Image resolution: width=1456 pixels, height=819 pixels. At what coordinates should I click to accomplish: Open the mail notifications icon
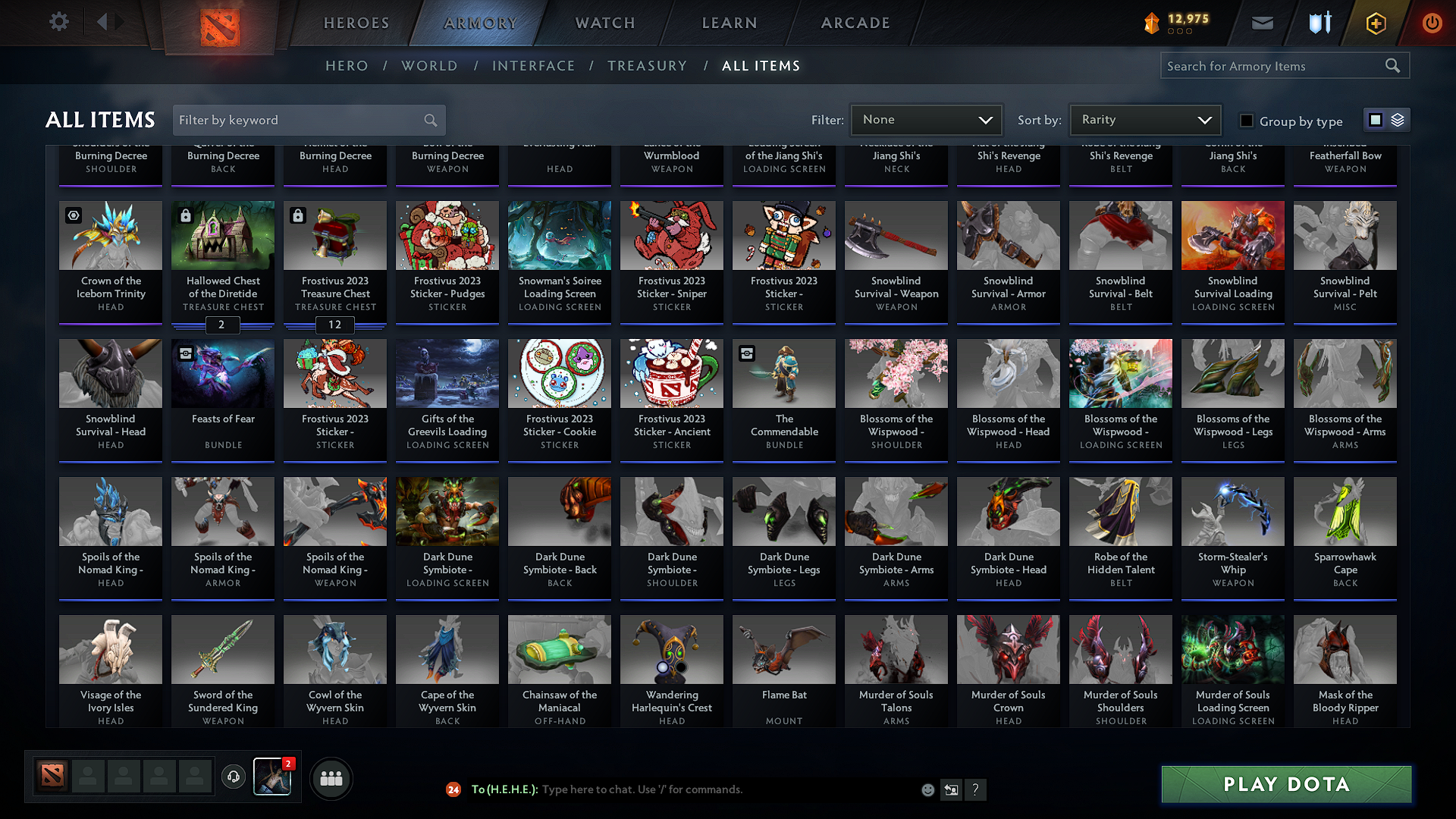coord(1262,23)
